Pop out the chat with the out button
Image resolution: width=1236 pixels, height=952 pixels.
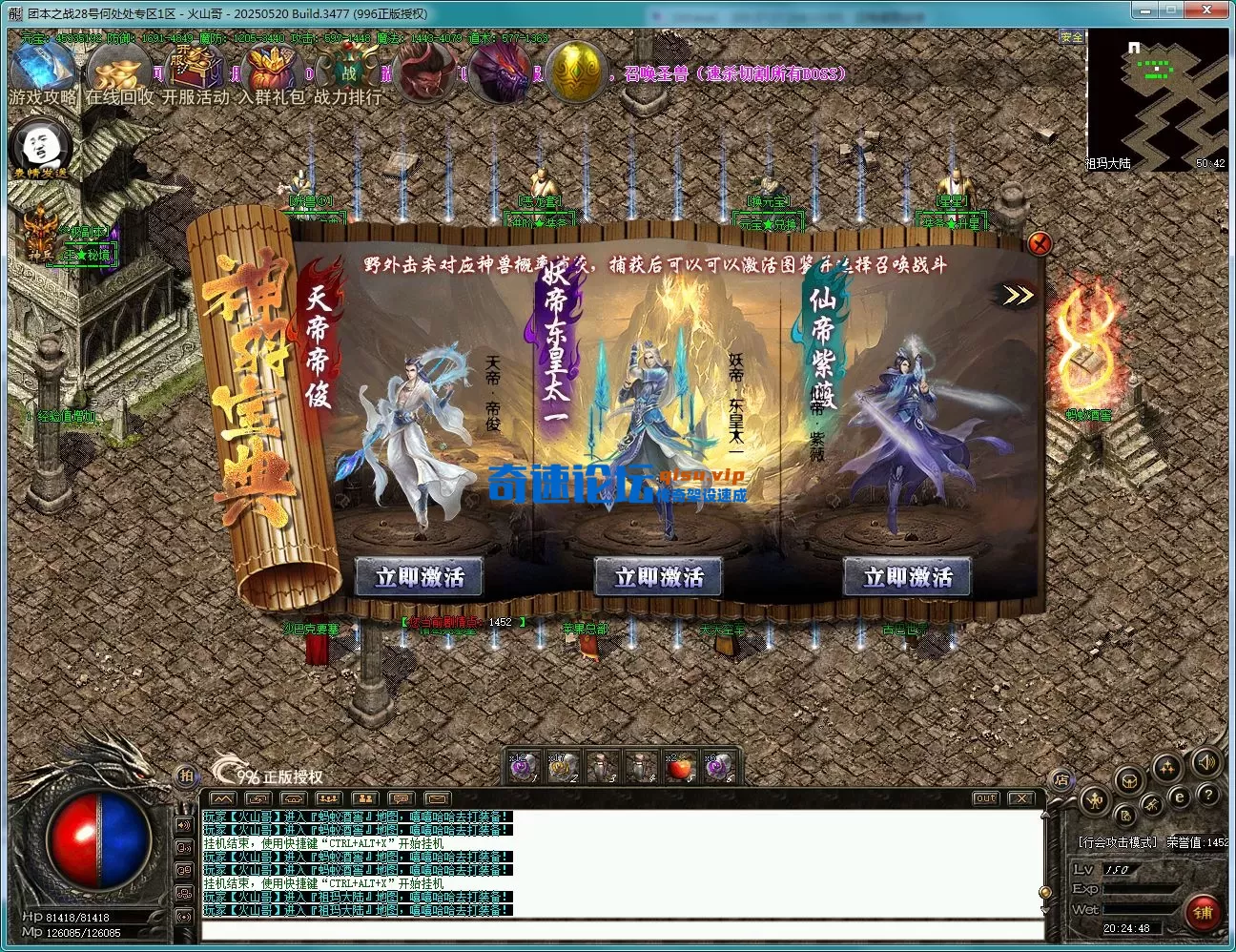click(987, 799)
